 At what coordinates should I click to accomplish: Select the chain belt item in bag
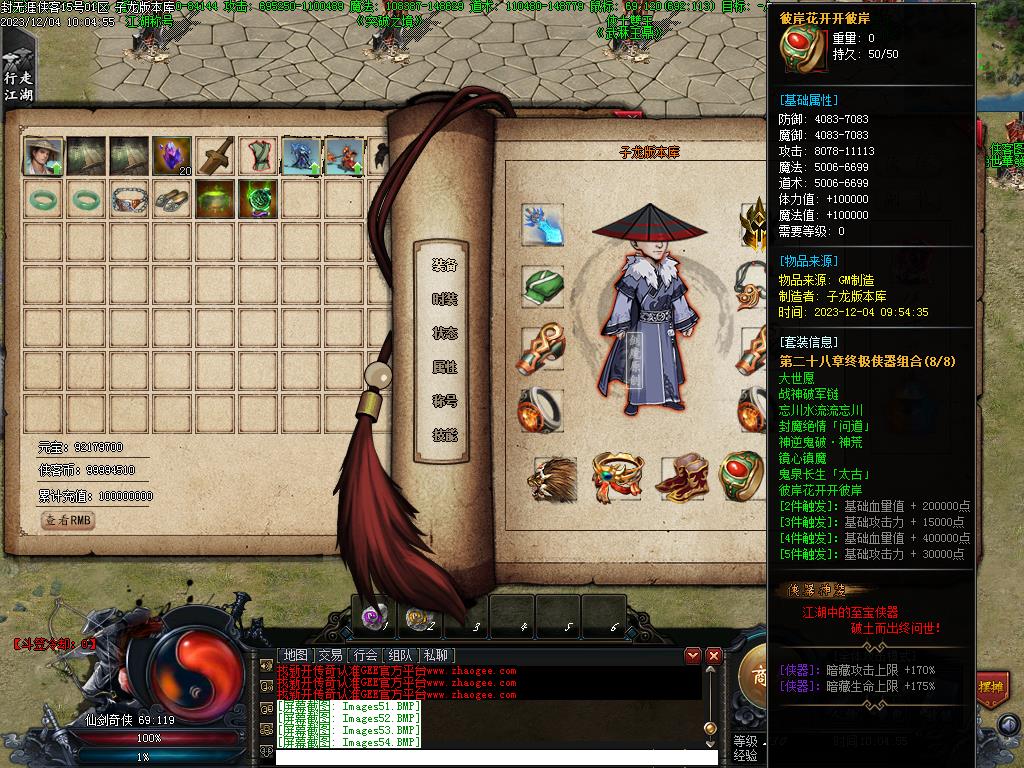coord(129,199)
